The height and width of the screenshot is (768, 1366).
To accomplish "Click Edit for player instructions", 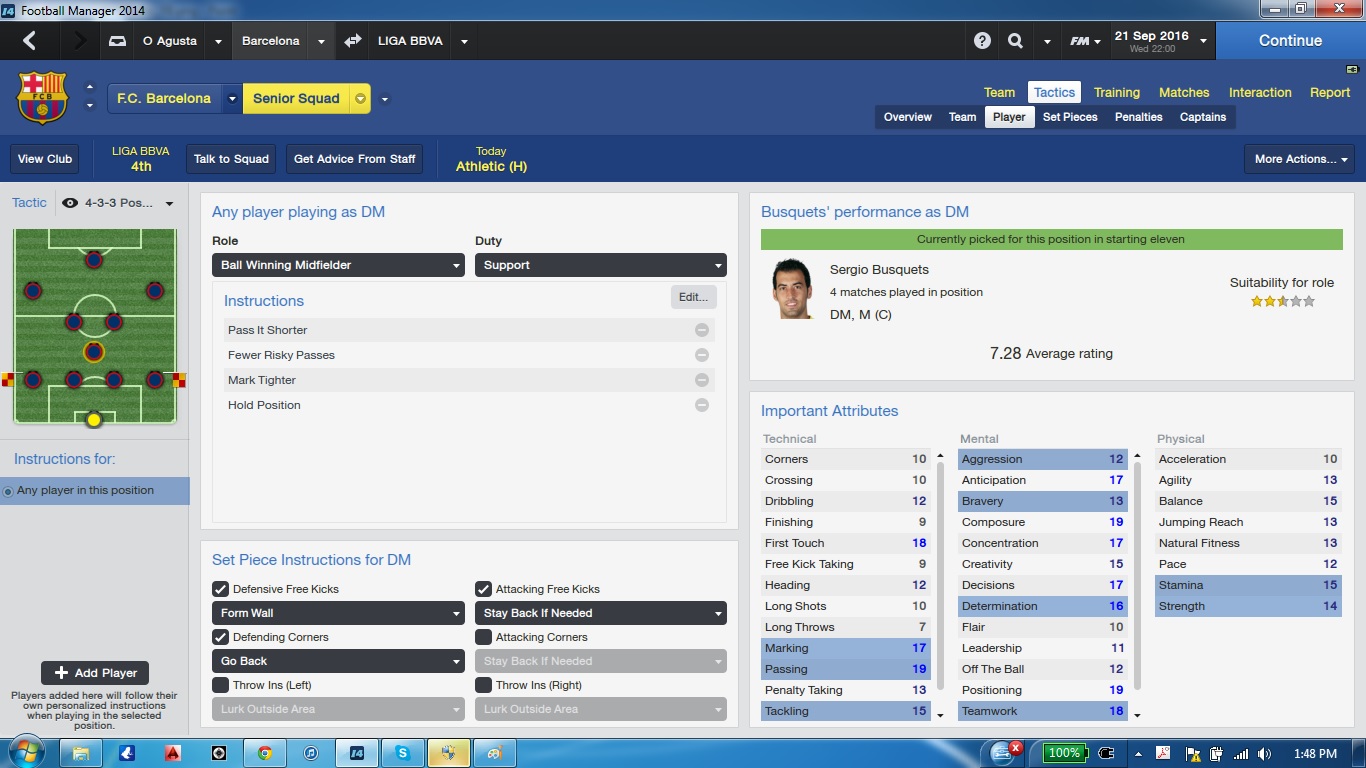I will point(693,297).
